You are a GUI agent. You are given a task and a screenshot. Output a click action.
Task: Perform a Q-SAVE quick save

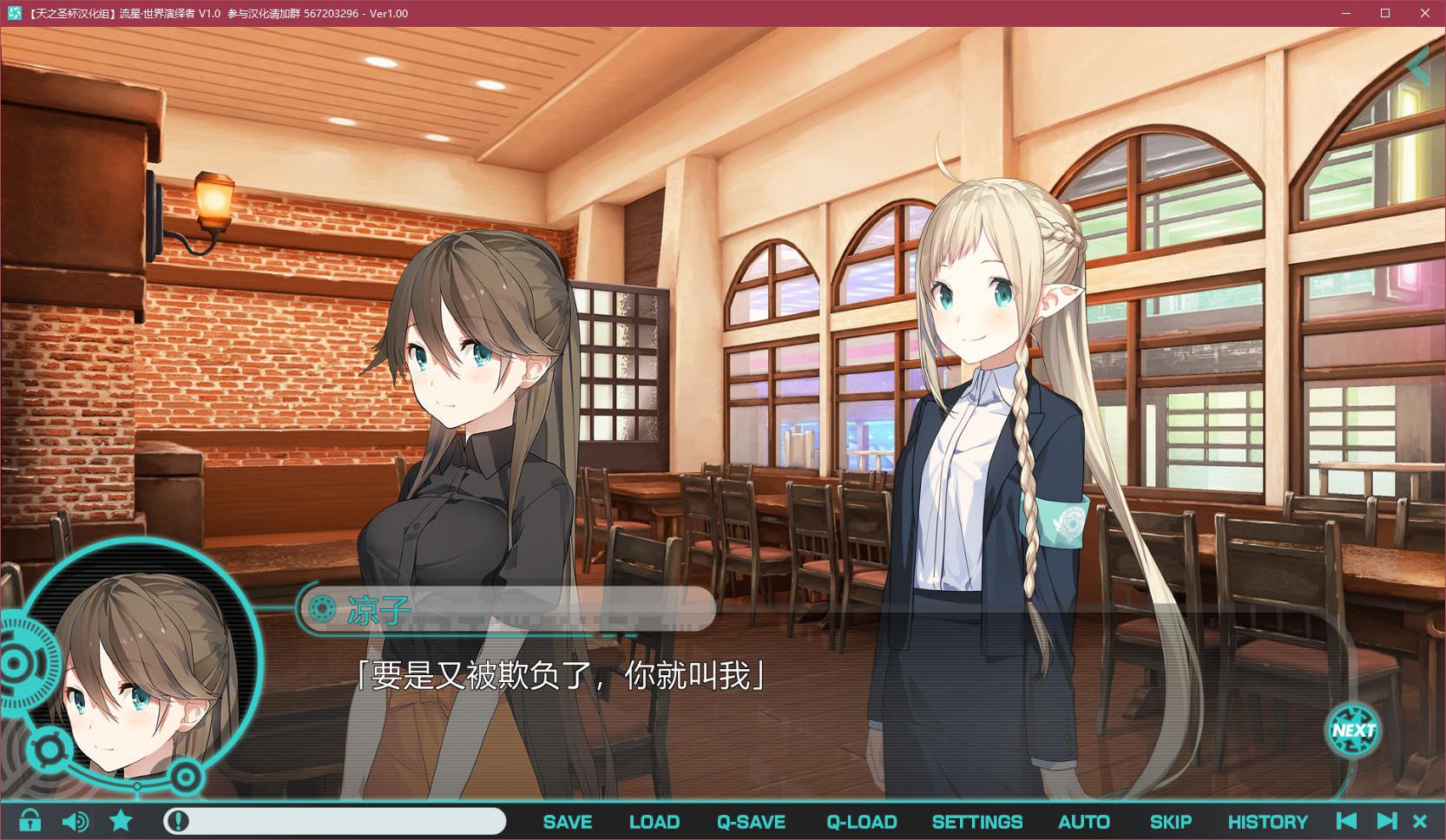click(752, 821)
